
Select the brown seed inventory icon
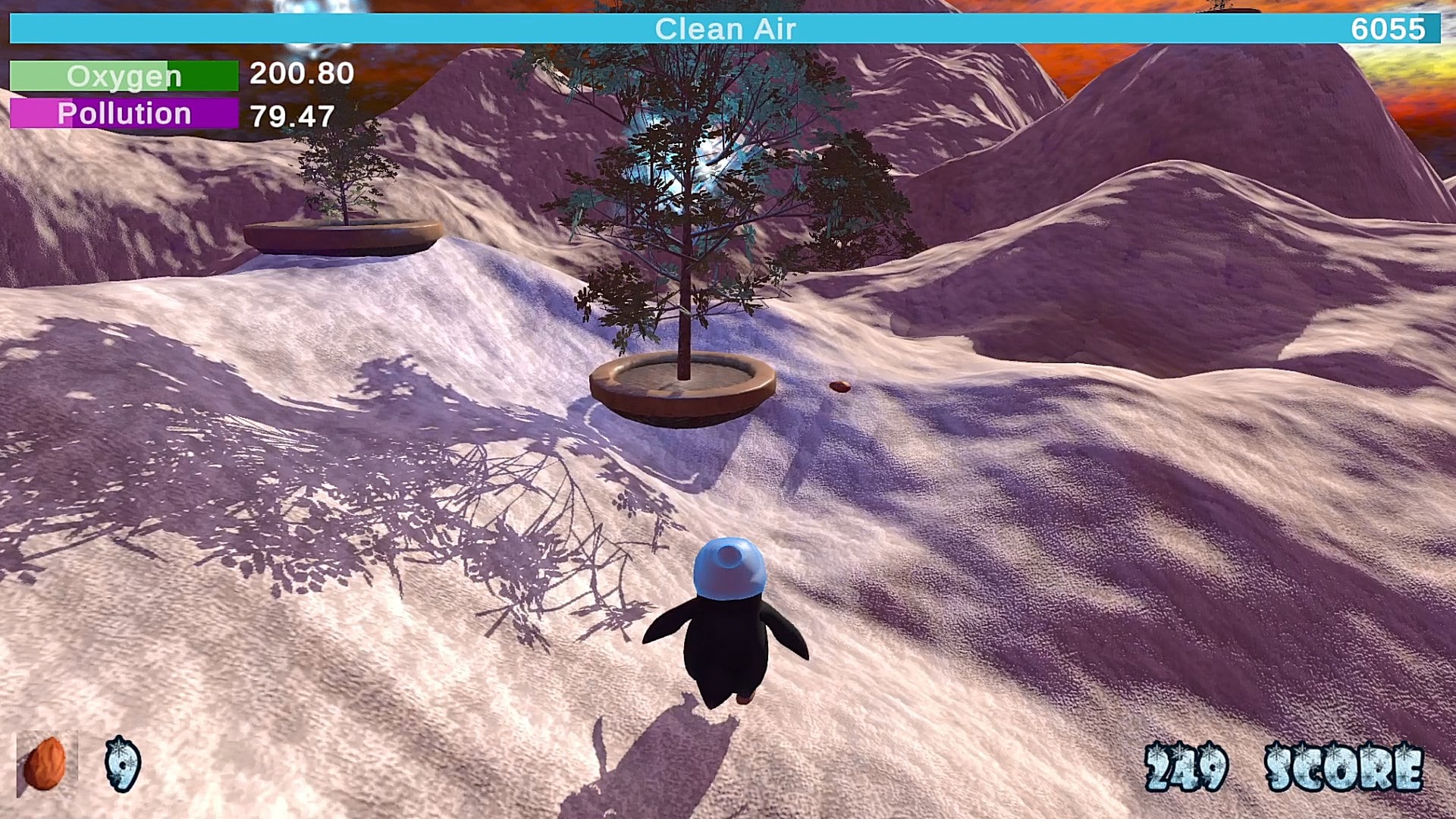pos(45,764)
